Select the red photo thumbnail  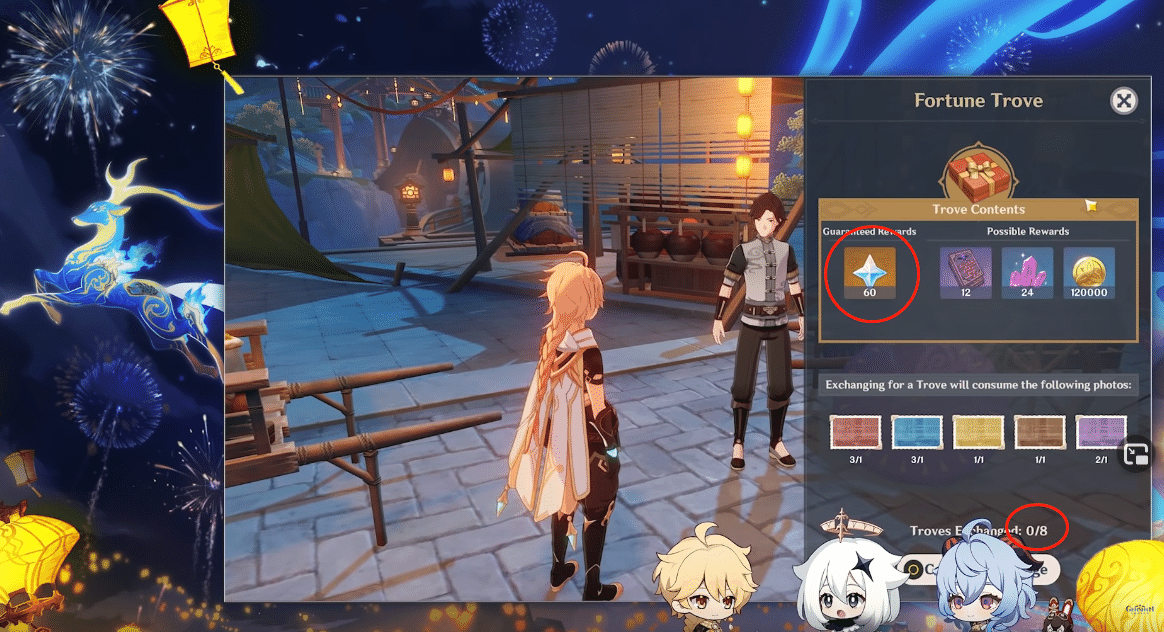[856, 432]
